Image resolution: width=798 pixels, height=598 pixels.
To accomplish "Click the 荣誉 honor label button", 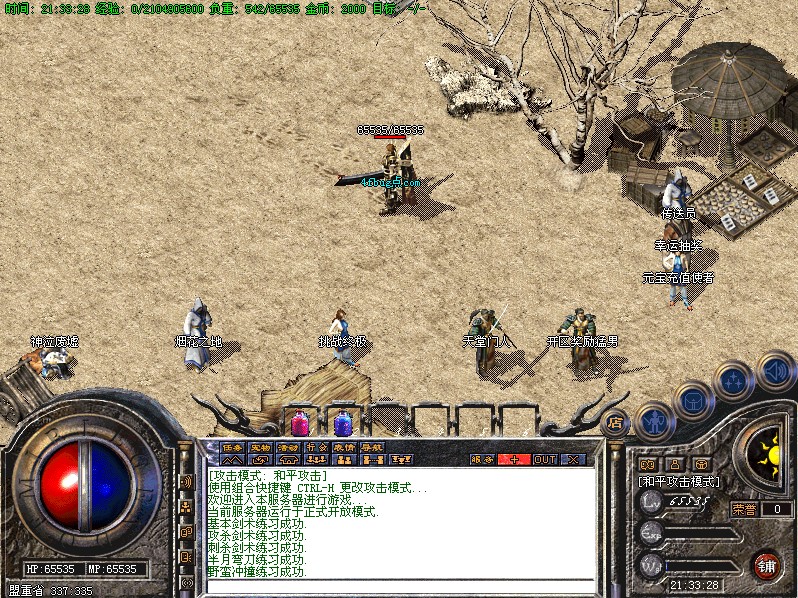I will pos(744,509).
